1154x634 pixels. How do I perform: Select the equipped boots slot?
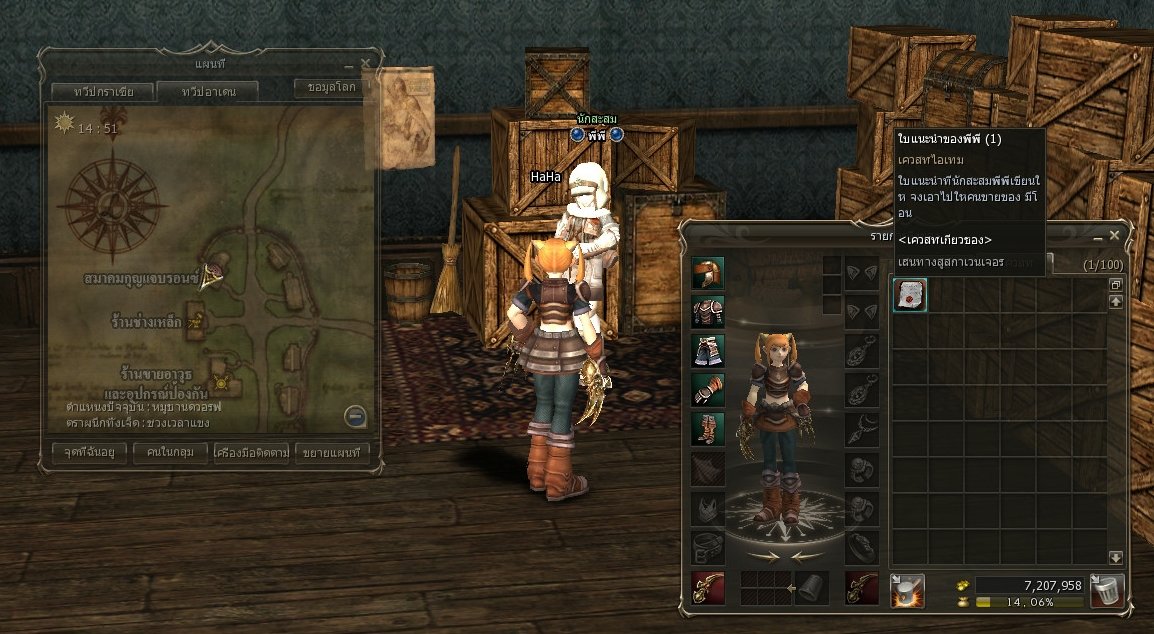(x=708, y=429)
